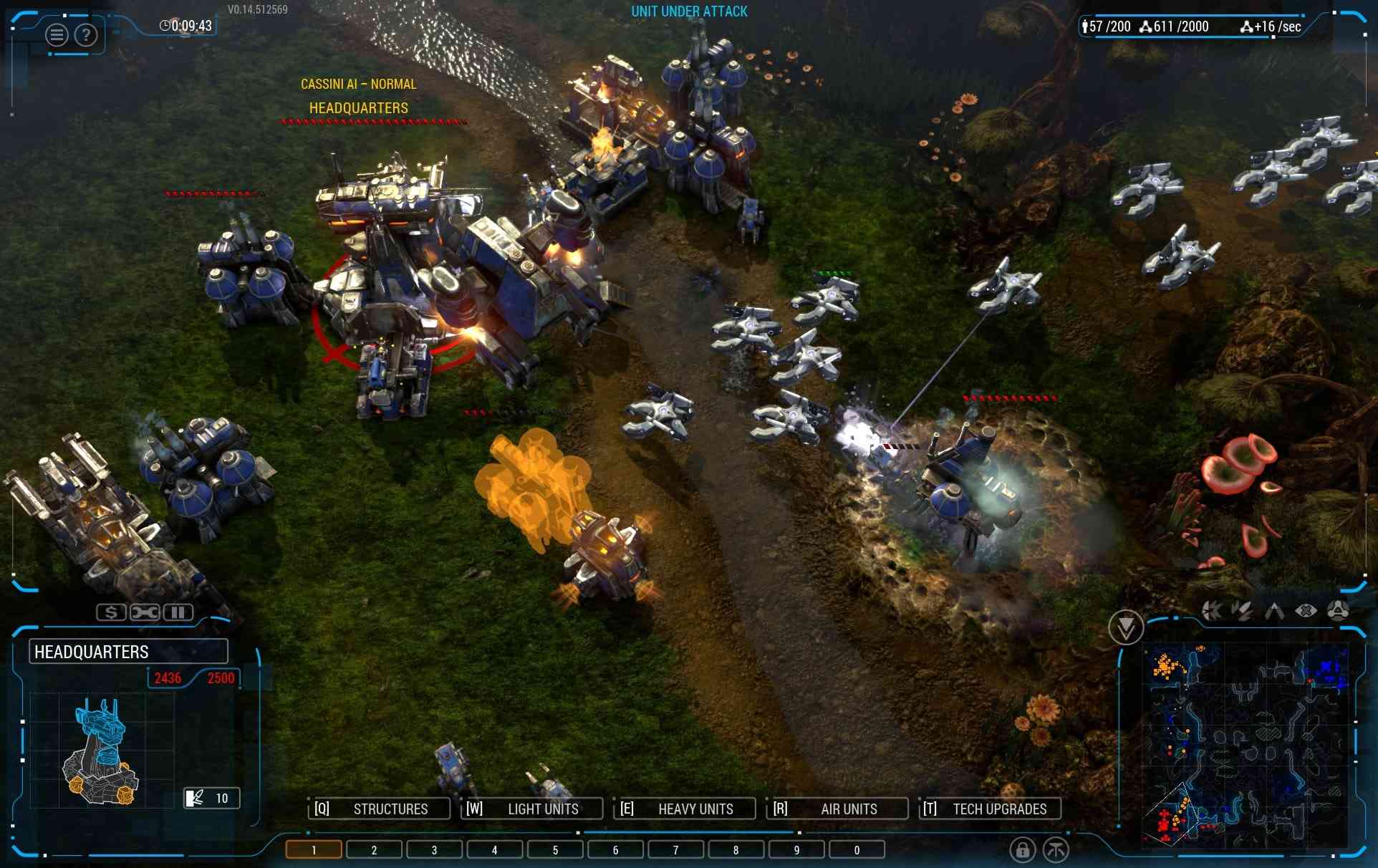Click the dollar sign sell button
Screen dimensions: 1378x868
coord(111,612)
